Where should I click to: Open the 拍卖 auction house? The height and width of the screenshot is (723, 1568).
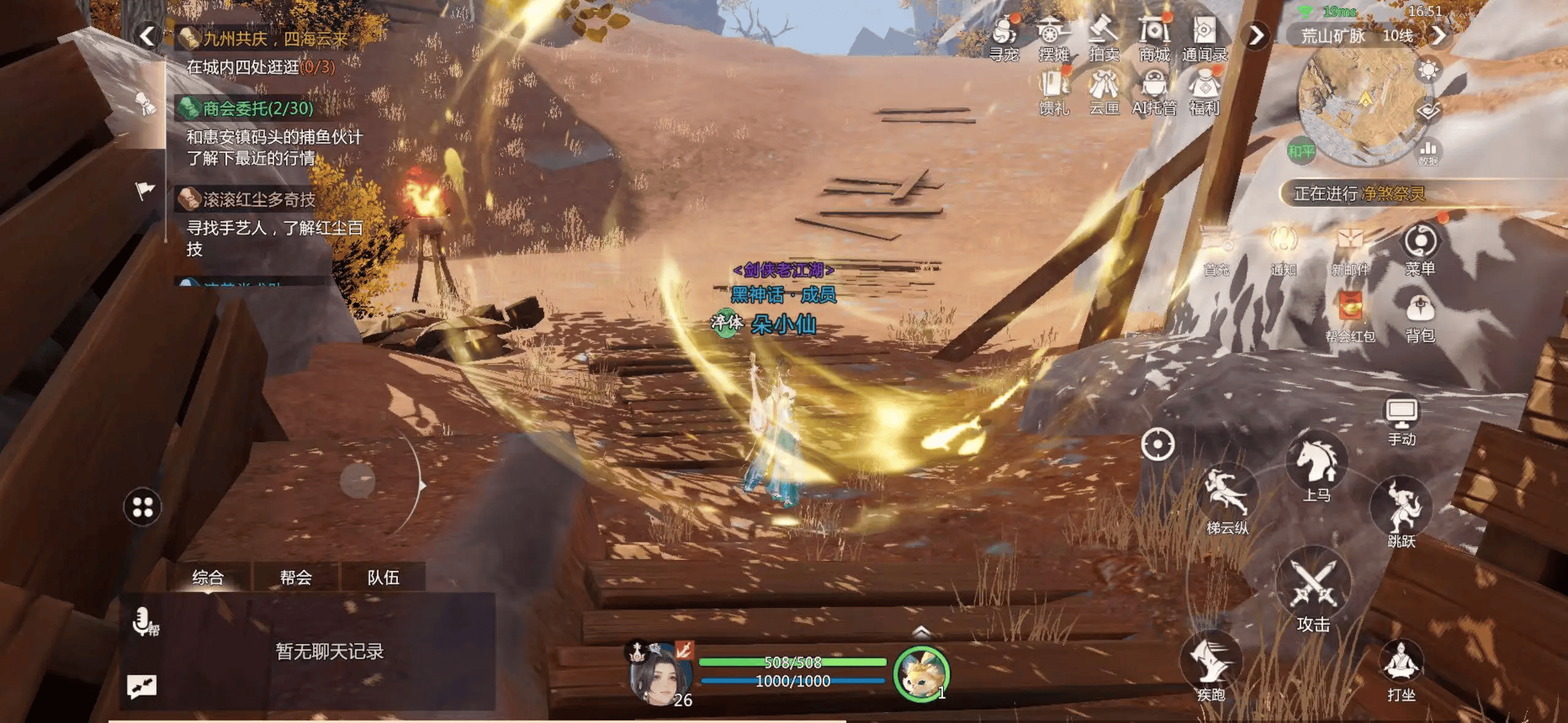tap(1104, 38)
